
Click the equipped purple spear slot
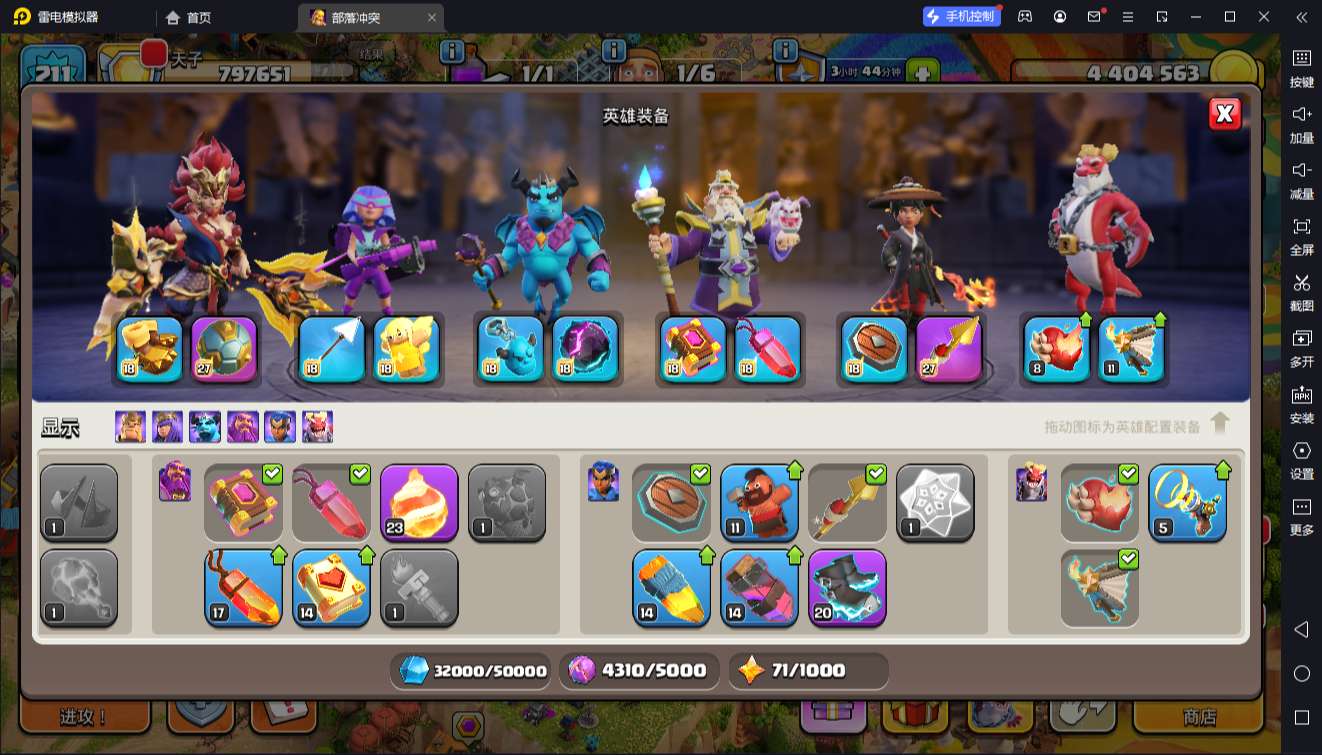click(949, 349)
